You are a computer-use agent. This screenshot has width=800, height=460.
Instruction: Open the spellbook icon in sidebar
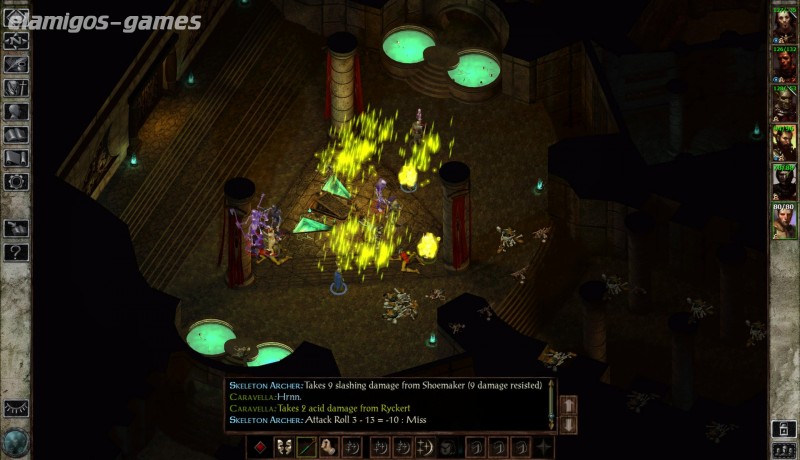coord(16,134)
